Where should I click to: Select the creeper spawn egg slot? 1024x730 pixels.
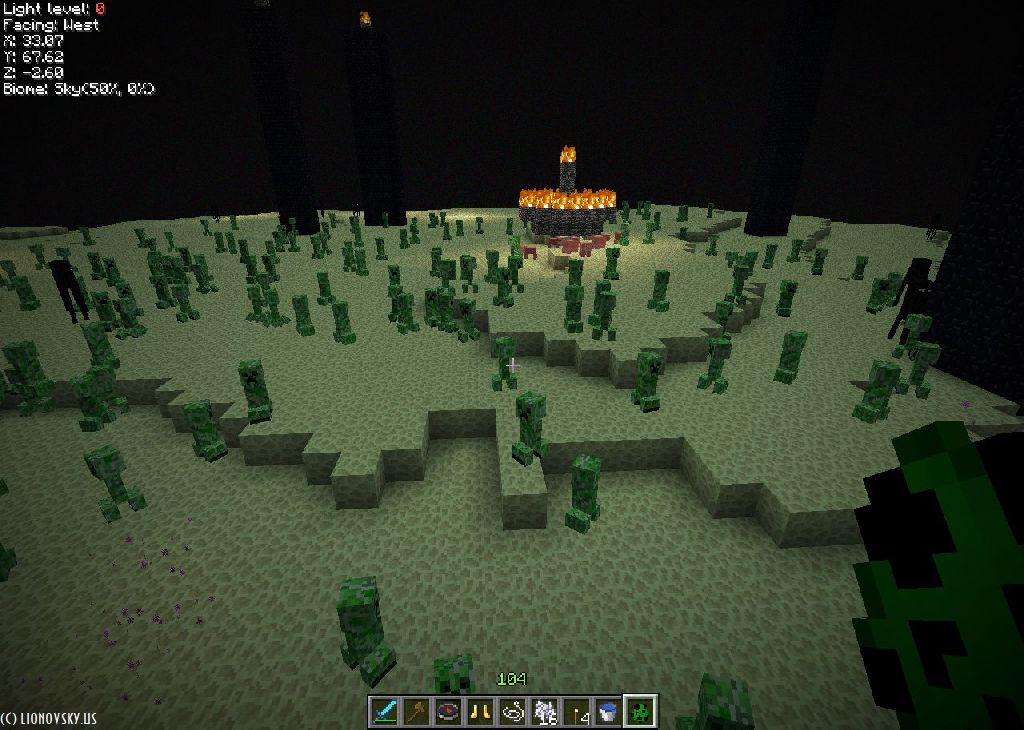pos(640,711)
